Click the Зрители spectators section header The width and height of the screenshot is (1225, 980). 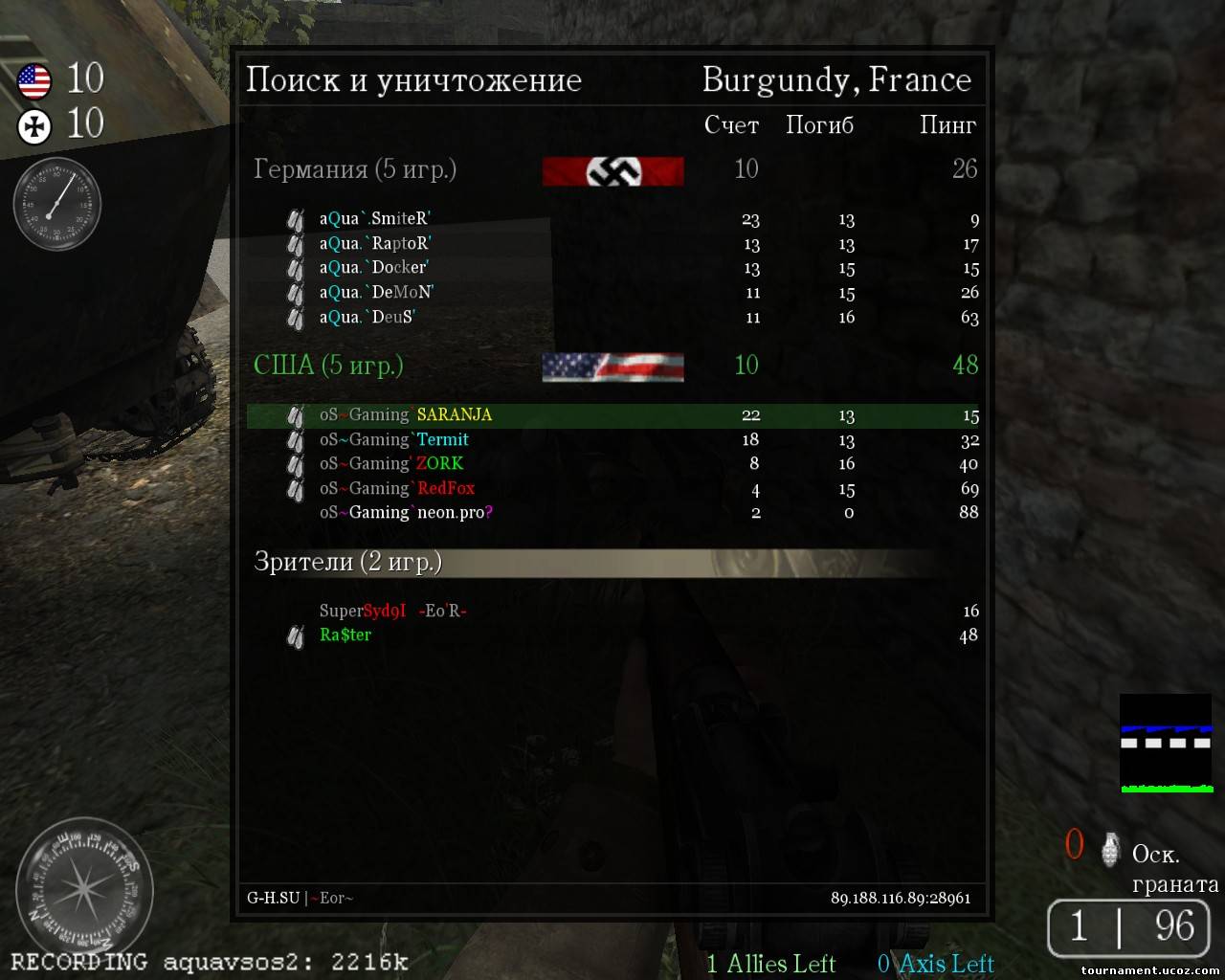pos(348,562)
